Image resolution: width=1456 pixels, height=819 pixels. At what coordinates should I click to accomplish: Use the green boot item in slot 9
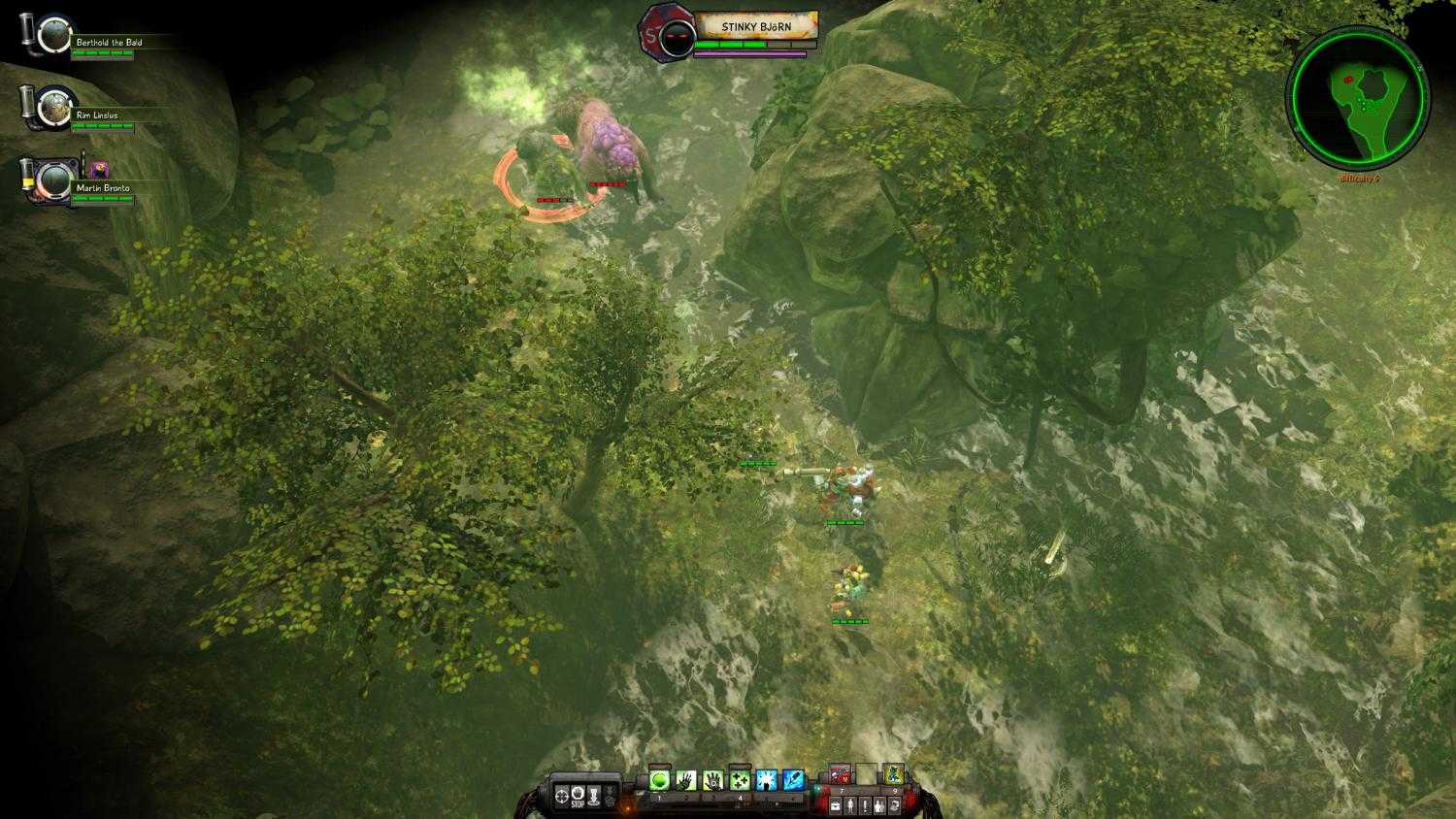894,774
